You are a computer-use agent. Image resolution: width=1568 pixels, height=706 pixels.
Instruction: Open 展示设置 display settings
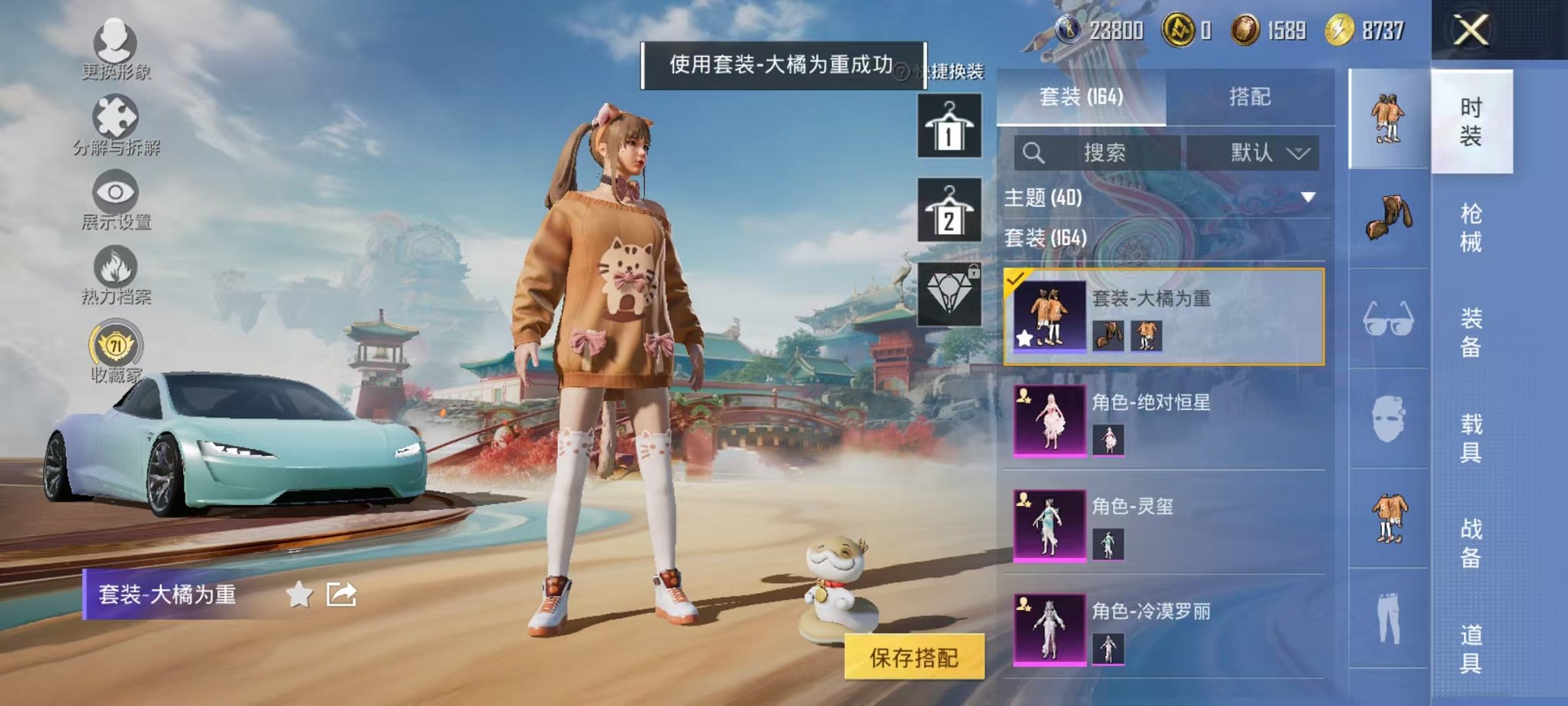click(x=114, y=192)
